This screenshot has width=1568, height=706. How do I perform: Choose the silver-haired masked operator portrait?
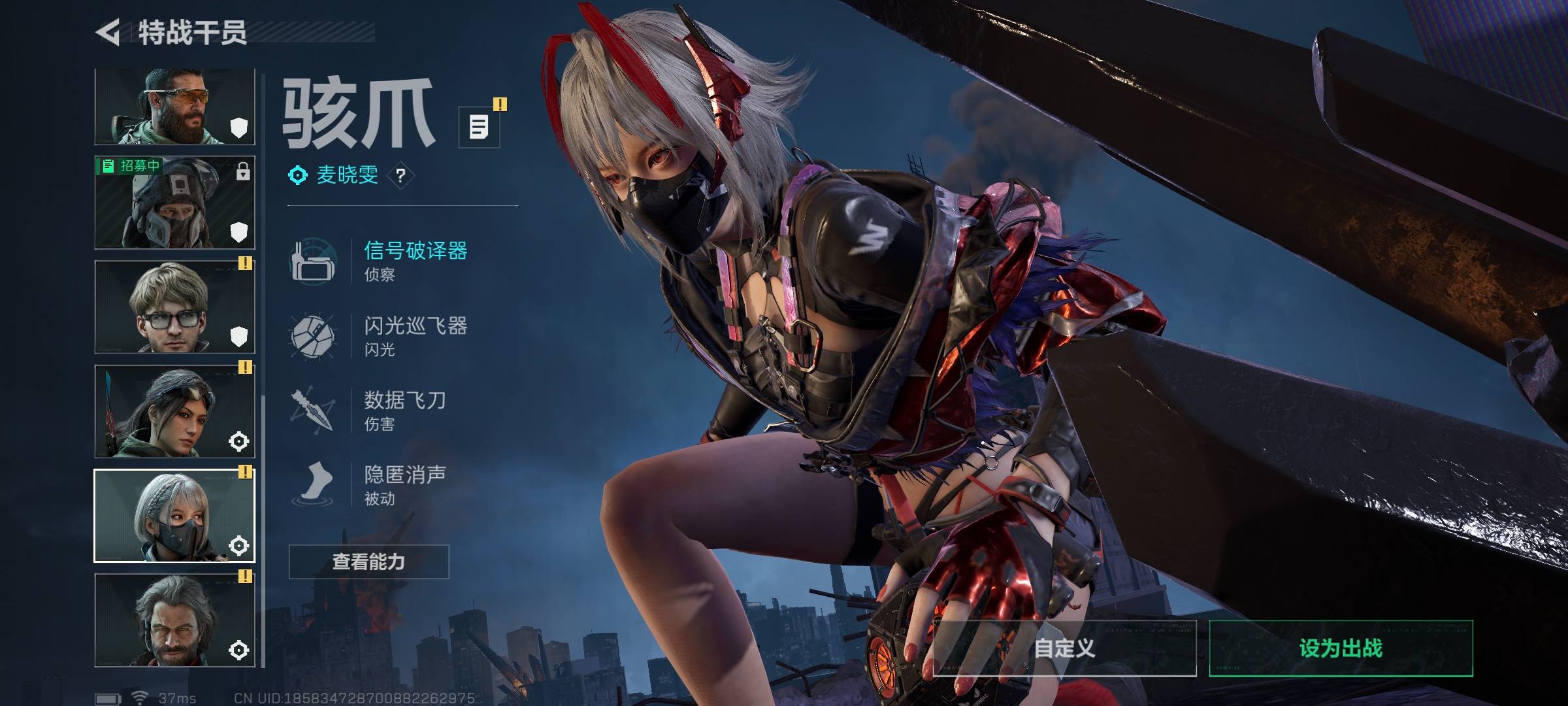pyautogui.click(x=174, y=516)
